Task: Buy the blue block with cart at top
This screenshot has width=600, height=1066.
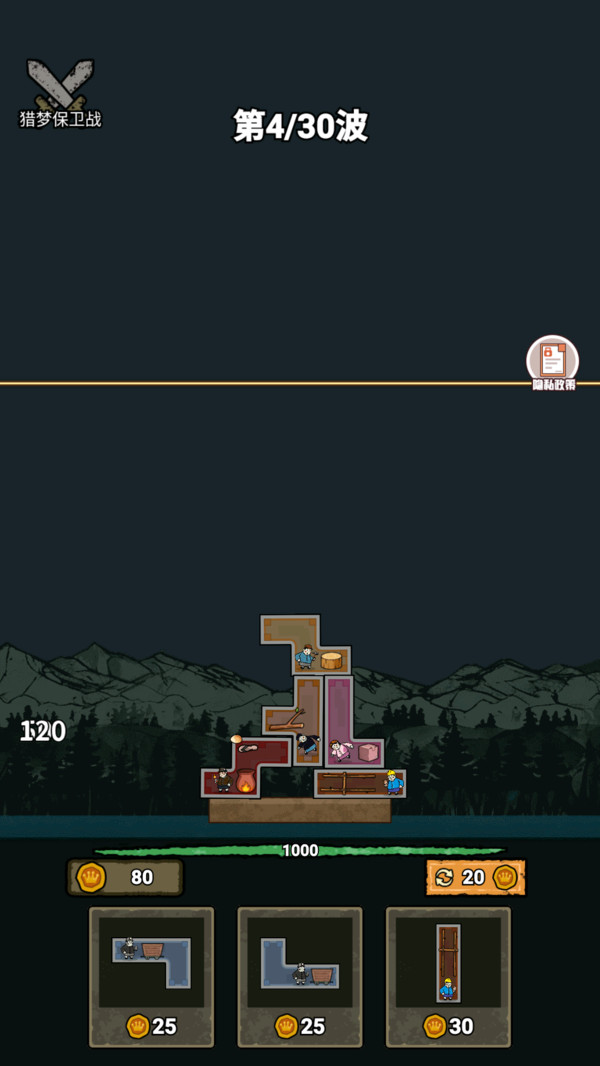Action: pos(151,975)
